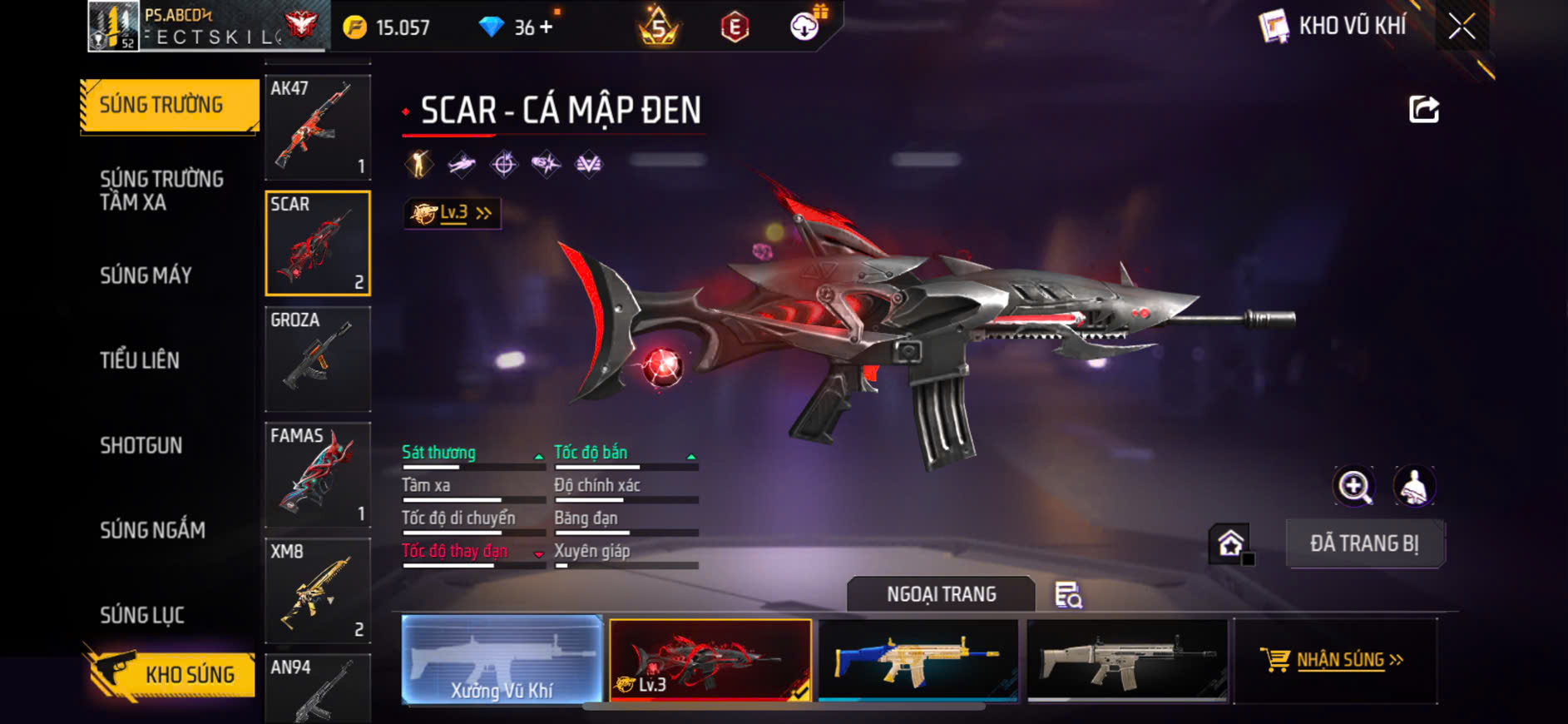This screenshot has height=724, width=1568.
Task: Select the Tiểu Liên category
Action: tap(140, 360)
